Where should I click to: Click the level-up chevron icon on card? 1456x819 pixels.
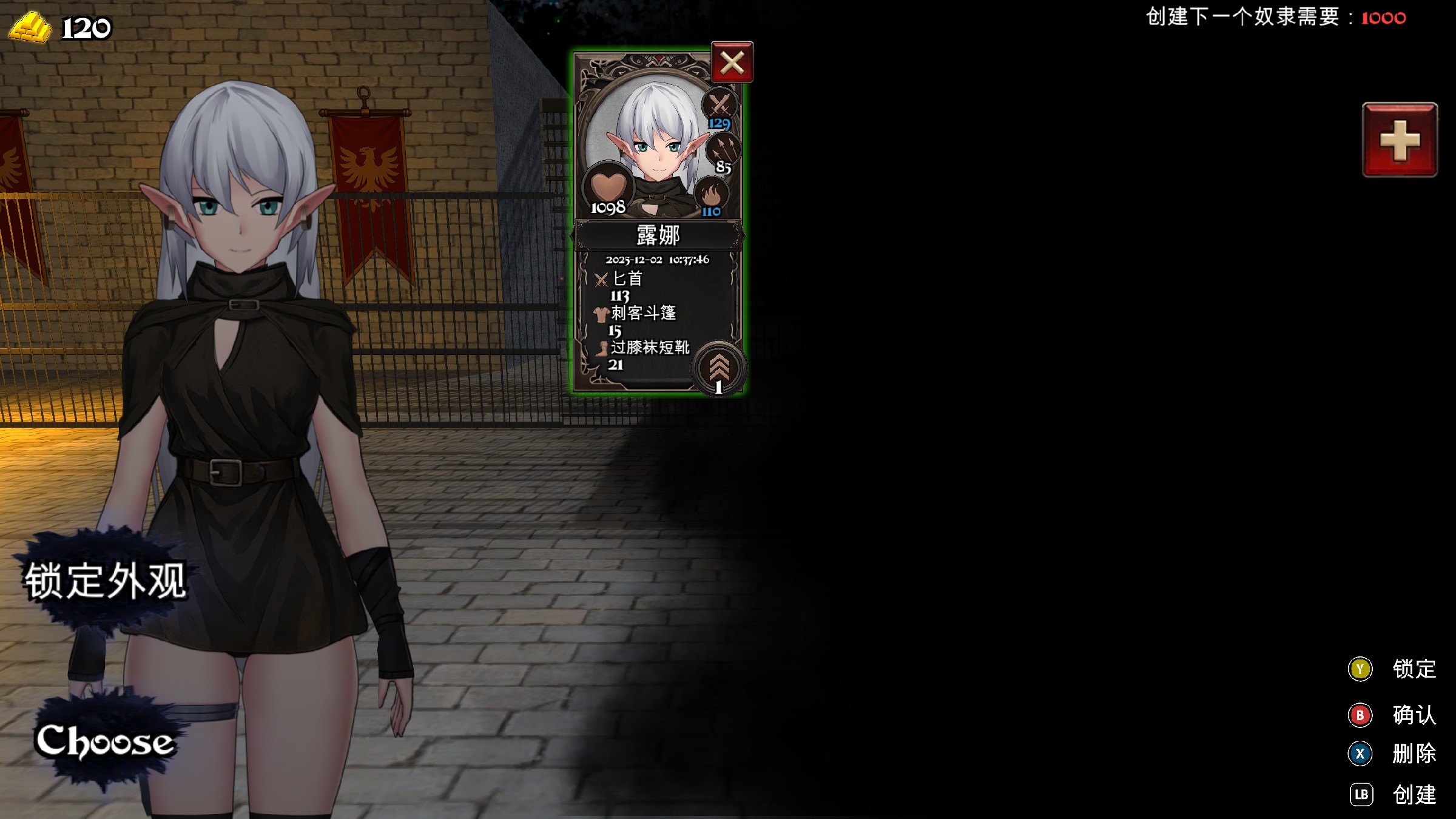(x=719, y=368)
